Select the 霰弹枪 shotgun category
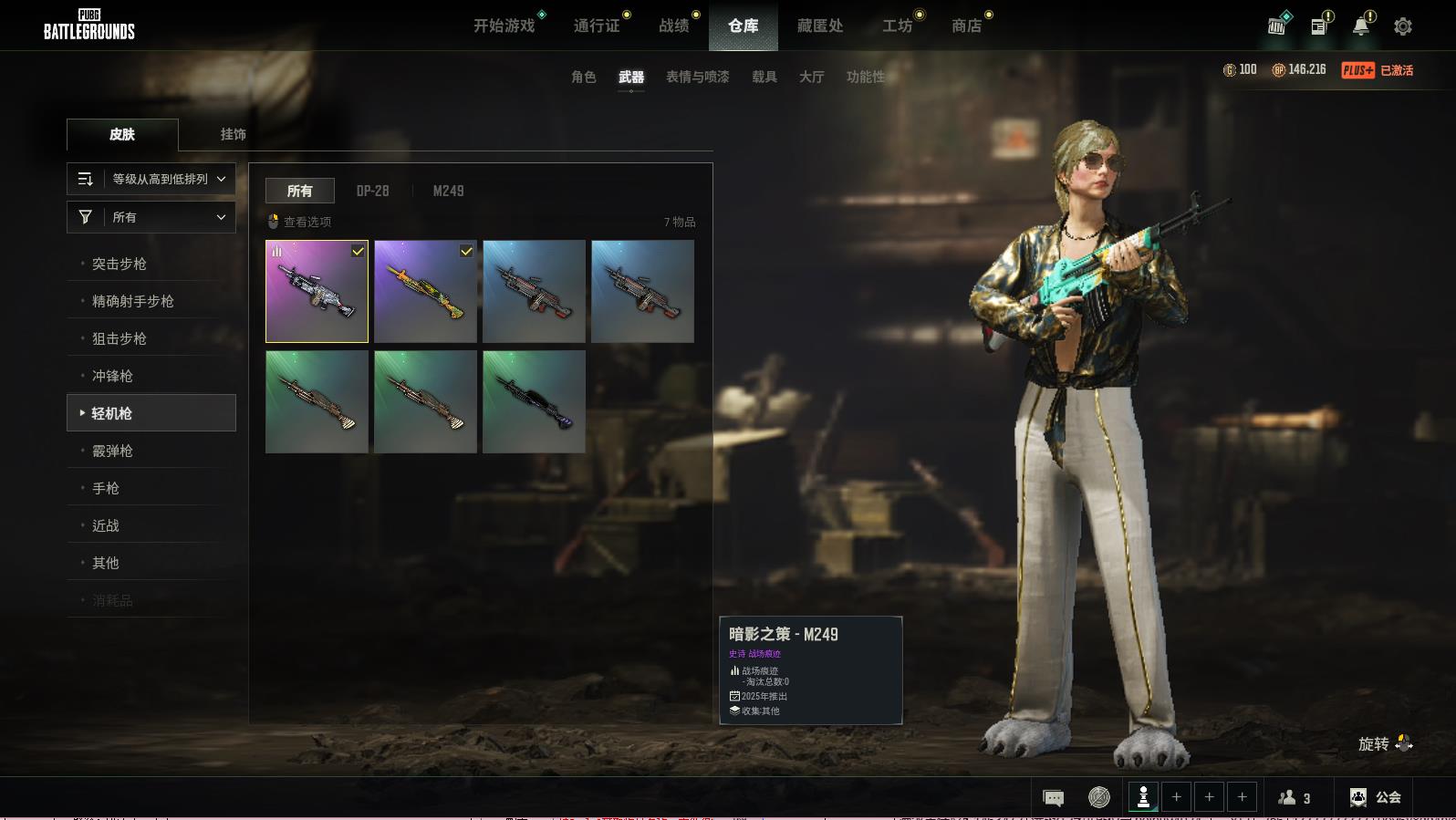Image resolution: width=1456 pixels, height=820 pixels. 112,451
